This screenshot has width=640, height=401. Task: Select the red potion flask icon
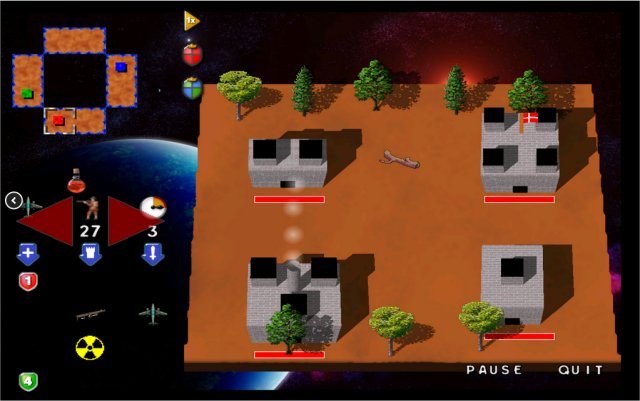point(77,183)
